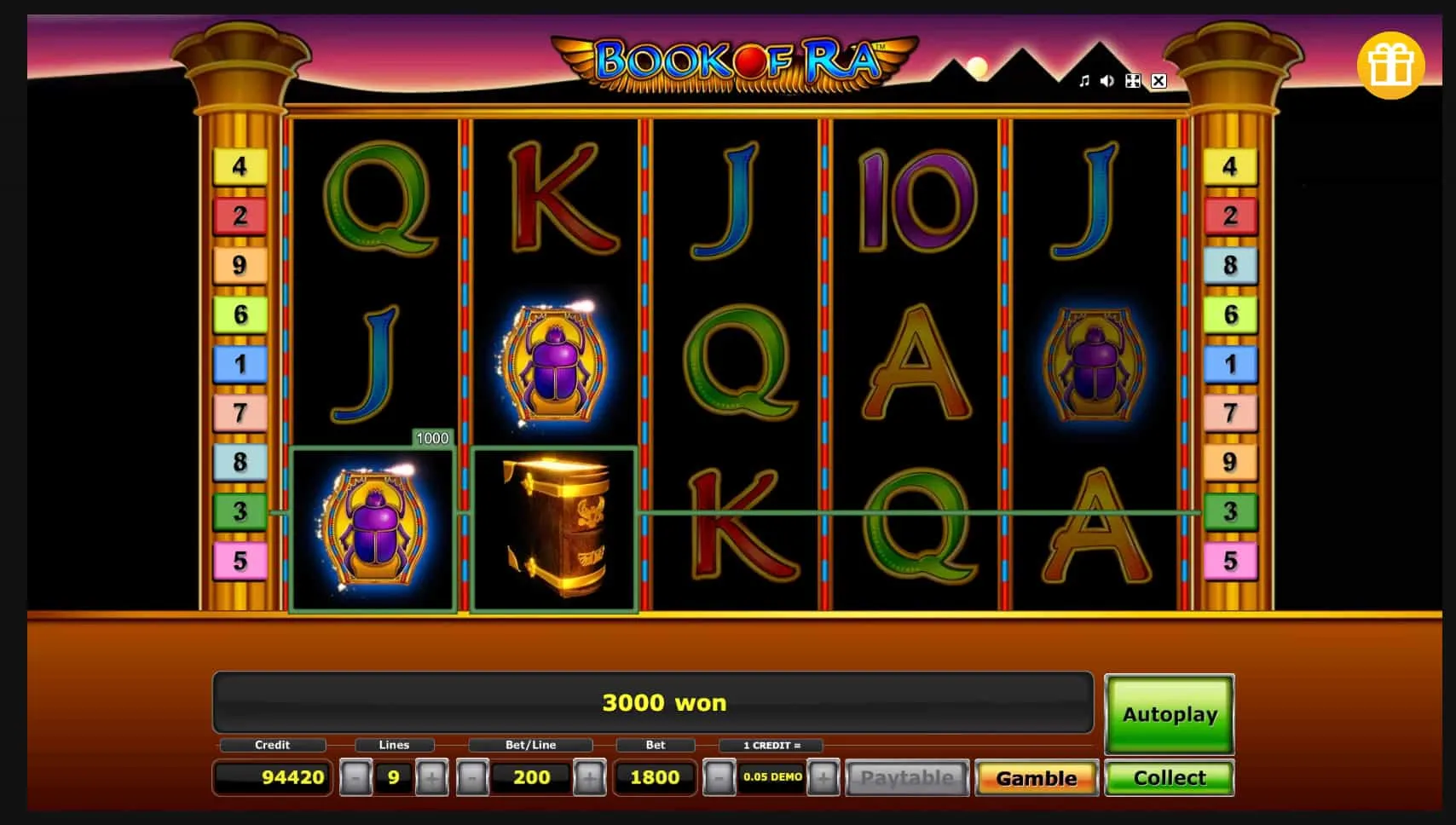Select payline number 4 on the left column
This screenshot has height=825, width=1456.
click(241, 165)
